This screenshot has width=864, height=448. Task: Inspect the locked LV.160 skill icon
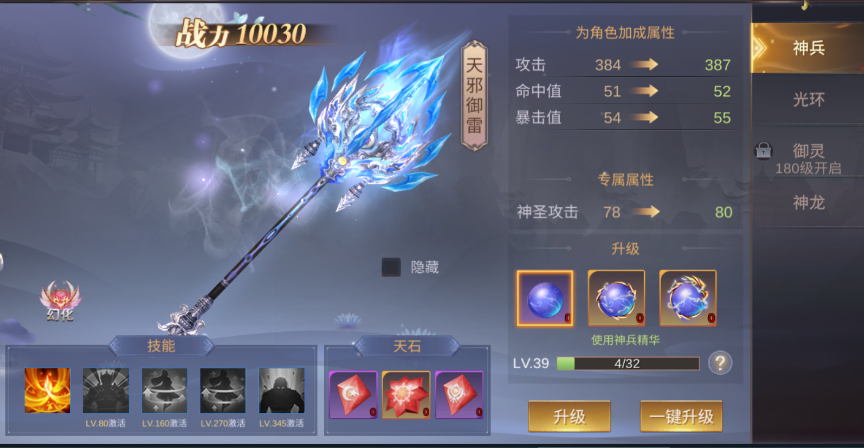(x=164, y=391)
